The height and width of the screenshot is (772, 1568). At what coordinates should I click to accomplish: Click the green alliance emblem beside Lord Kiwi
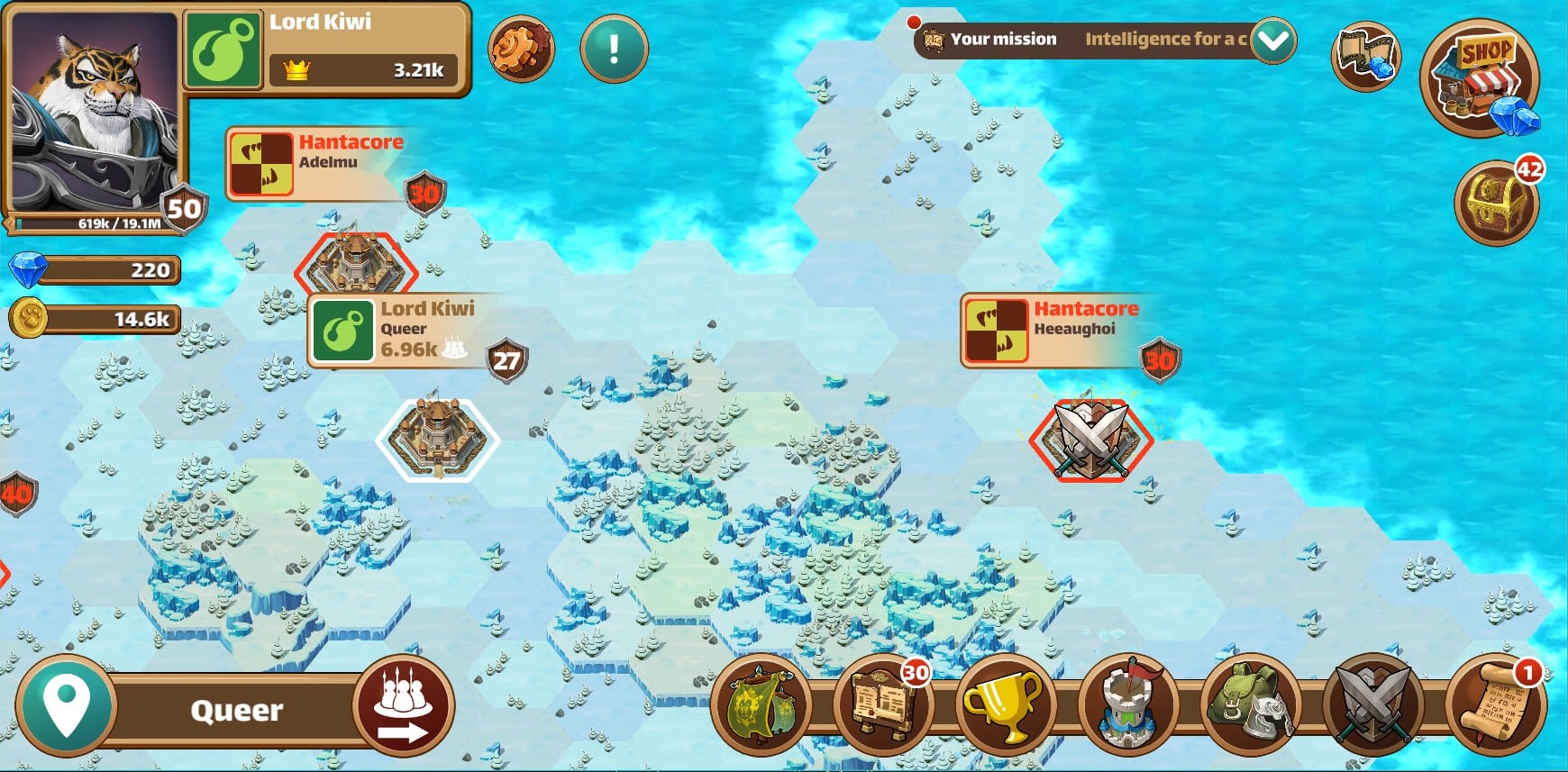point(222,50)
